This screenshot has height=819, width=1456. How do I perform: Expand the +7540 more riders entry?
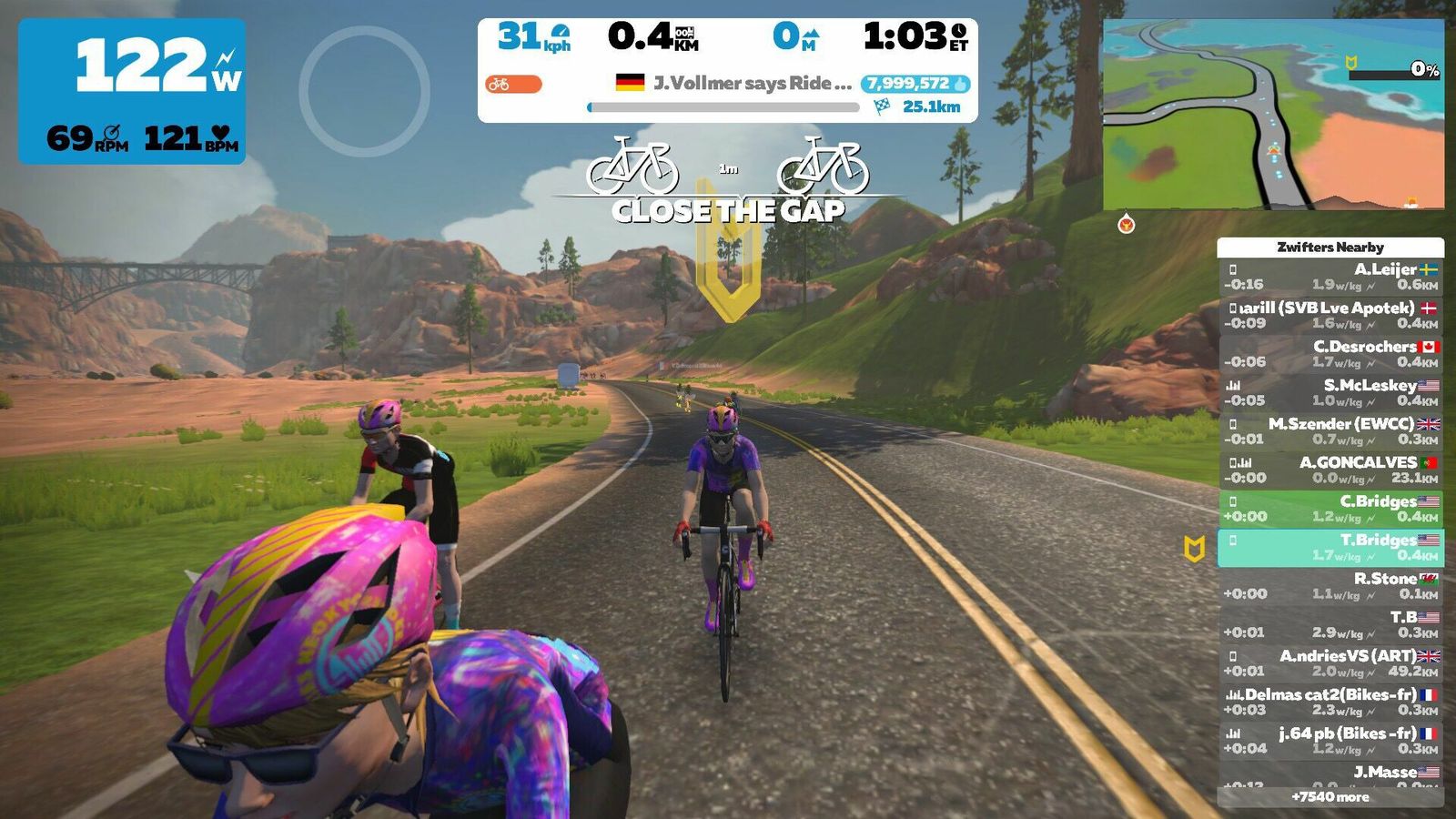[1330, 797]
